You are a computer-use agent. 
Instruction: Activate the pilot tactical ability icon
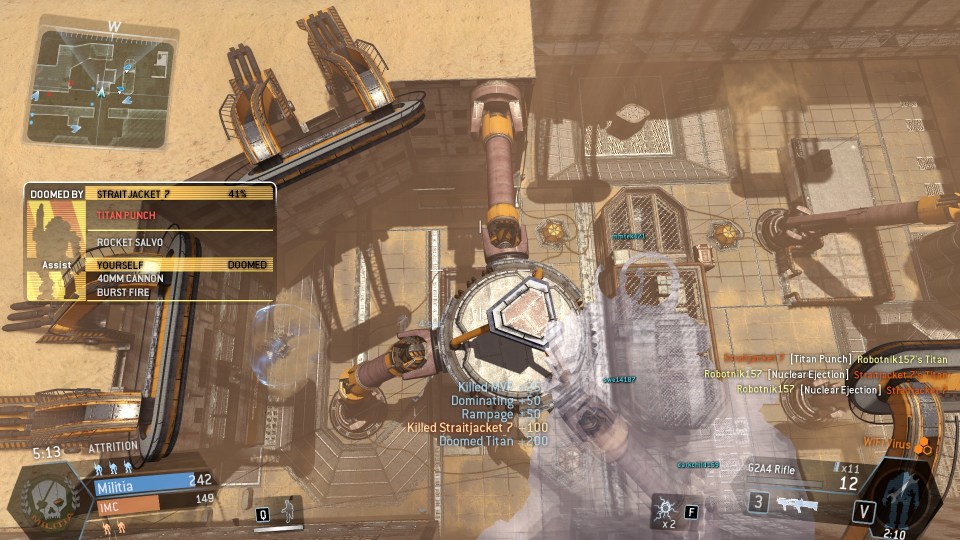[x=287, y=512]
